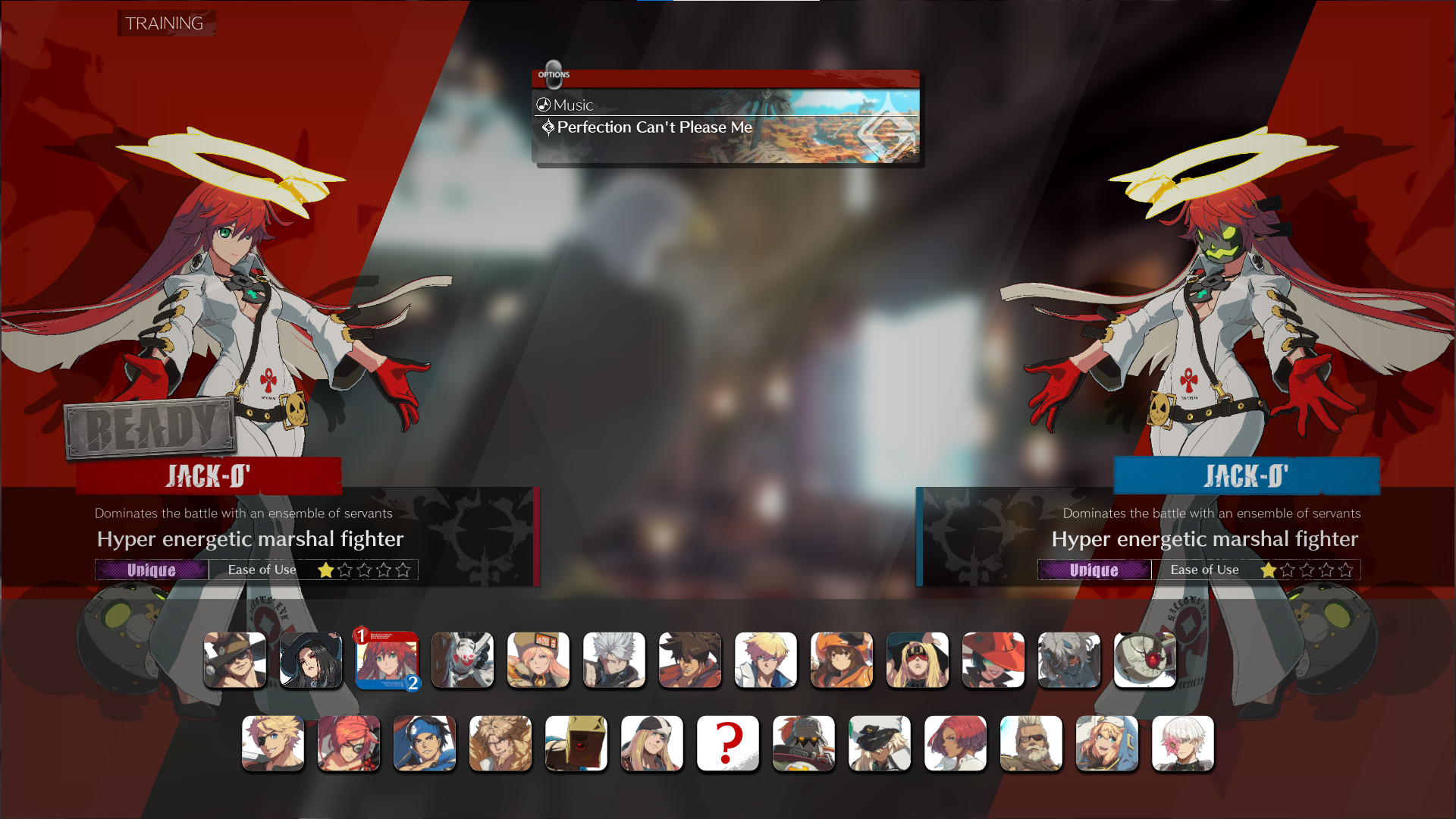Select Chipp Zanuff's white-haired icon
The image size is (1456, 819).
[x=614, y=660]
